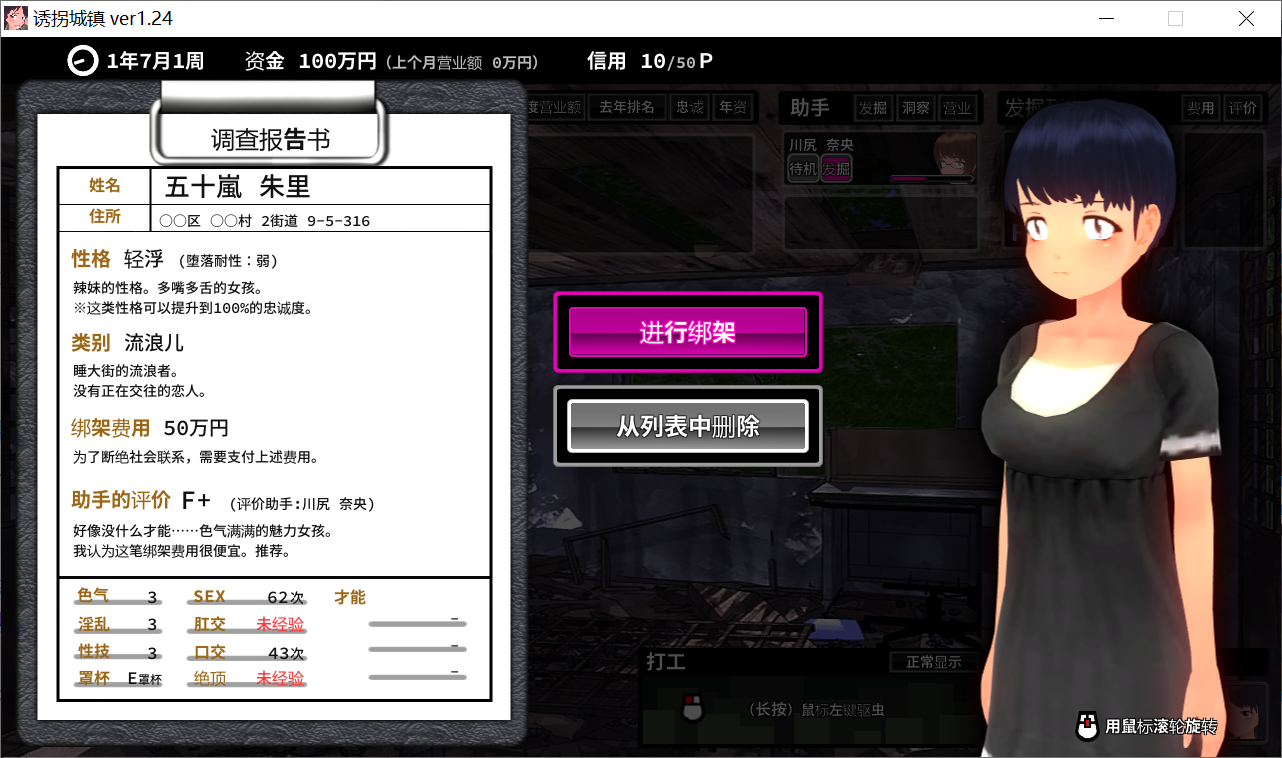The height and width of the screenshot is (758, 1282).
Task: Toggle the assistant's 发掘 status
Action: pyautogui.click(x=838, y=169)
